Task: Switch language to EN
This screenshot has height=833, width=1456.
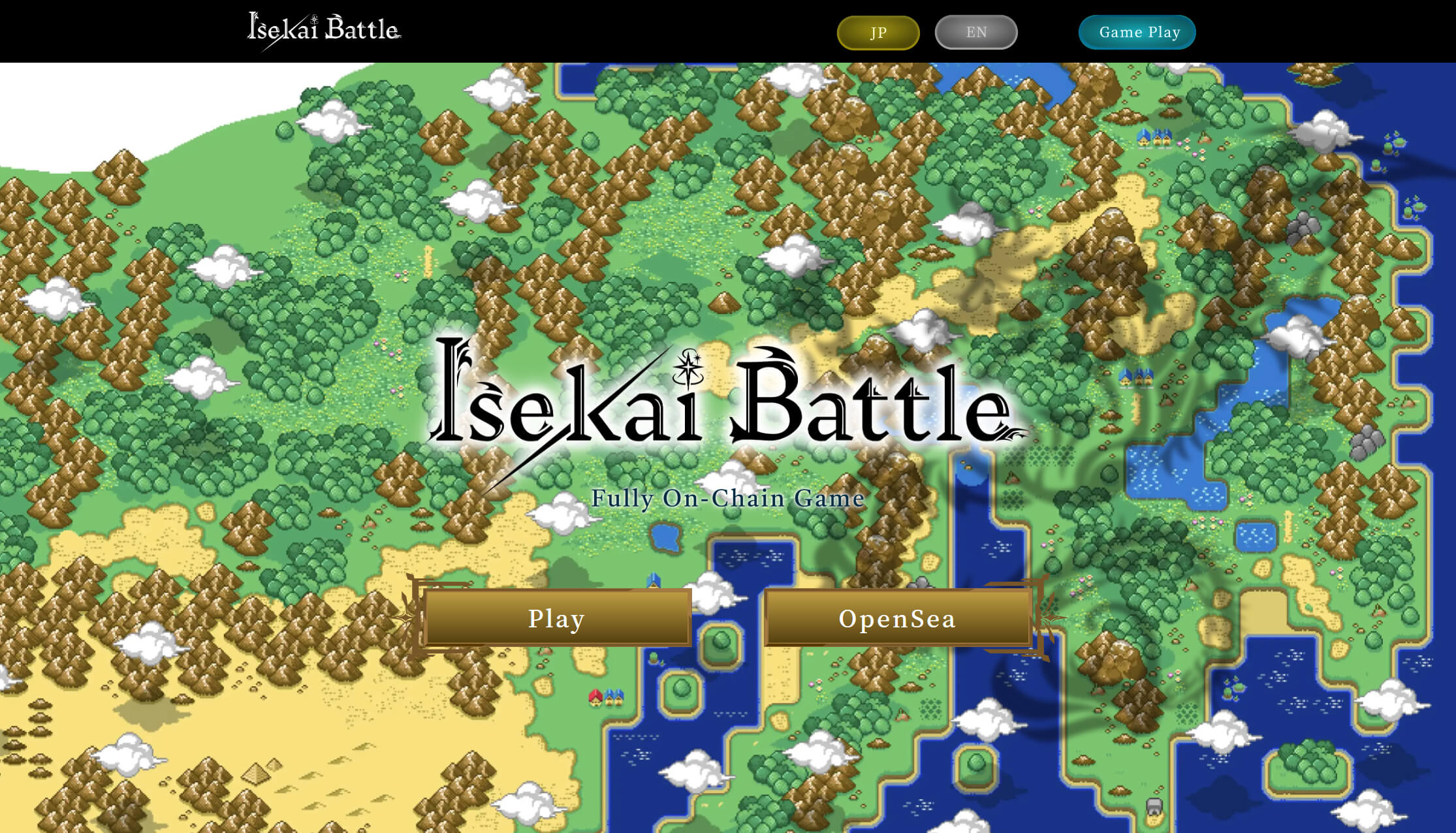Action: (976, 33)
